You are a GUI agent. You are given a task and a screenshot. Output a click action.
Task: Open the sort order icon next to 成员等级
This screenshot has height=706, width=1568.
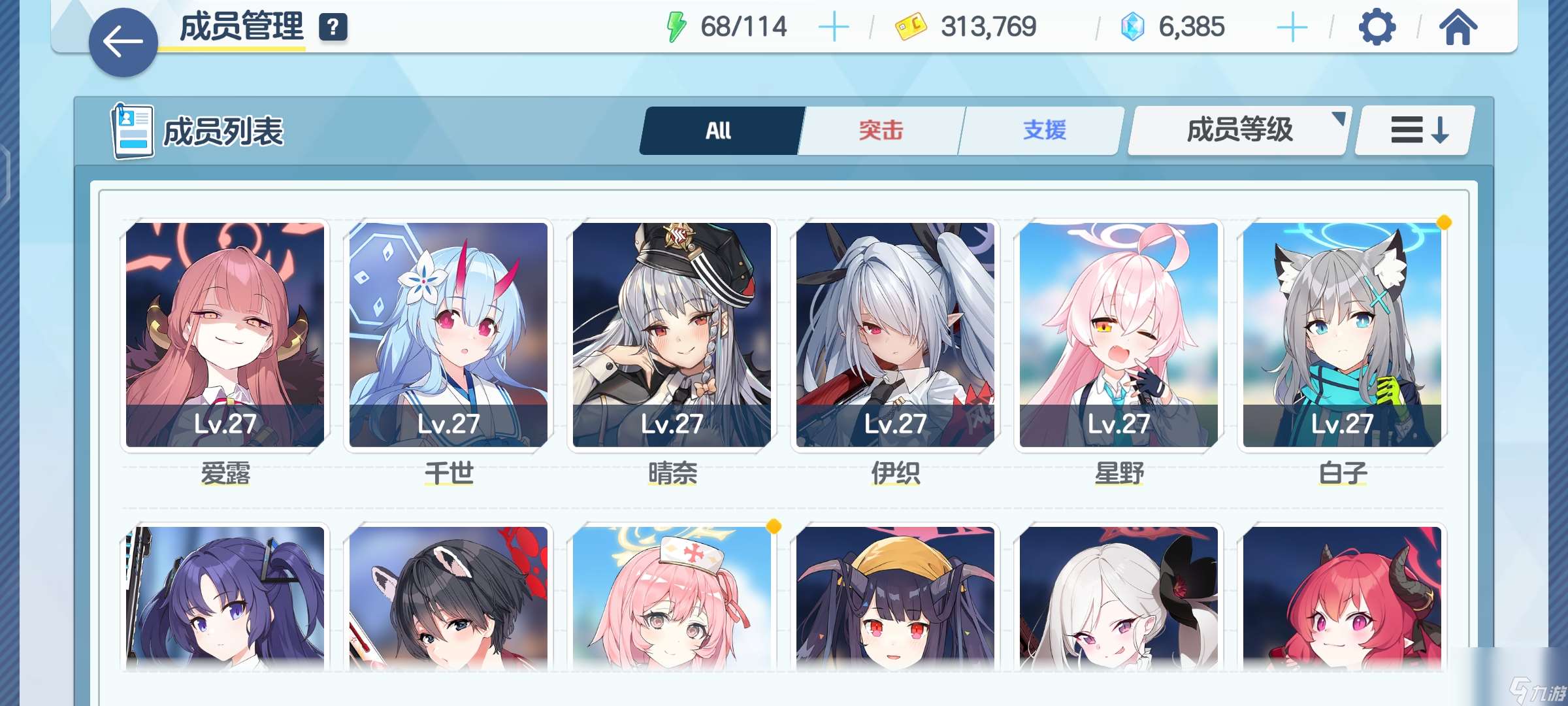tap(1413, 129)
